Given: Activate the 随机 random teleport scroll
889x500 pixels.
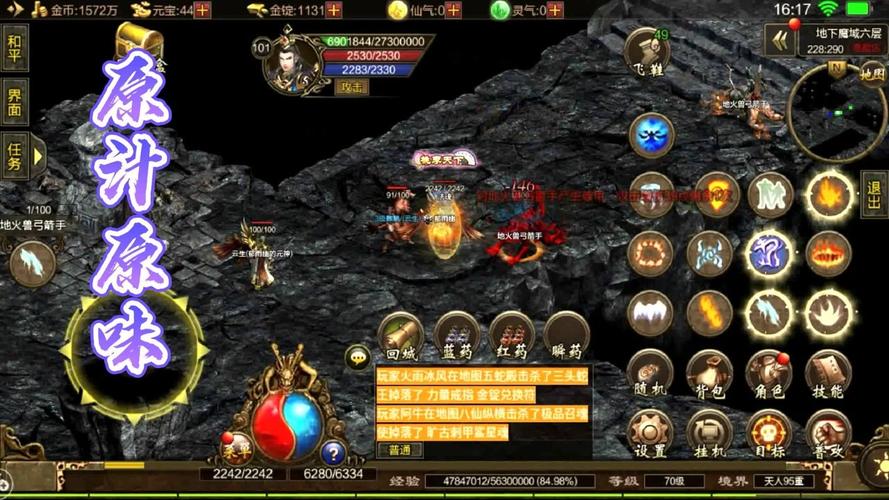Looking at the screenshot, I should (649, 371).
